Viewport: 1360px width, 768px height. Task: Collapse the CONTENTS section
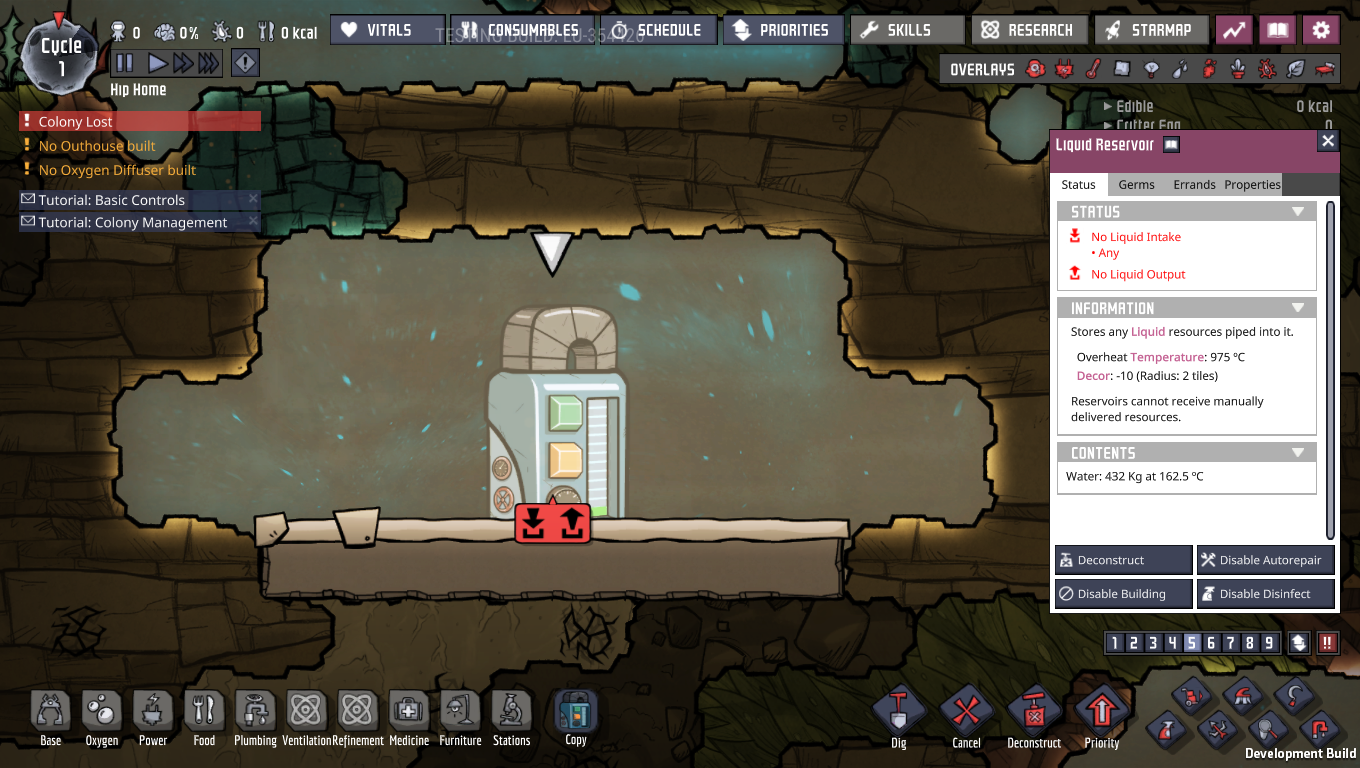click(x=1298, y=452)
